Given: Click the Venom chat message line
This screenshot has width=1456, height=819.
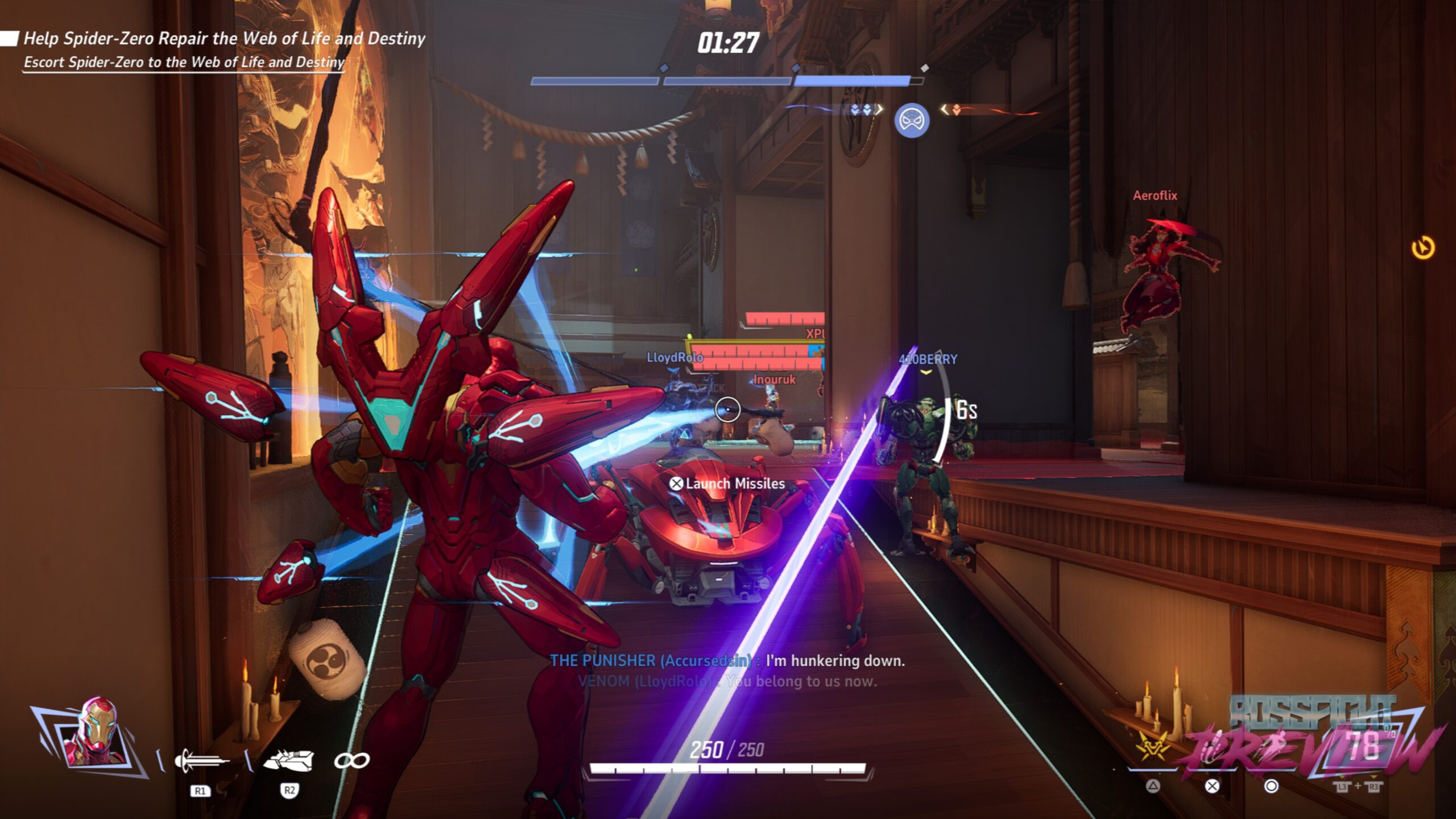Looking at the screenshot, I should (727, 681).
